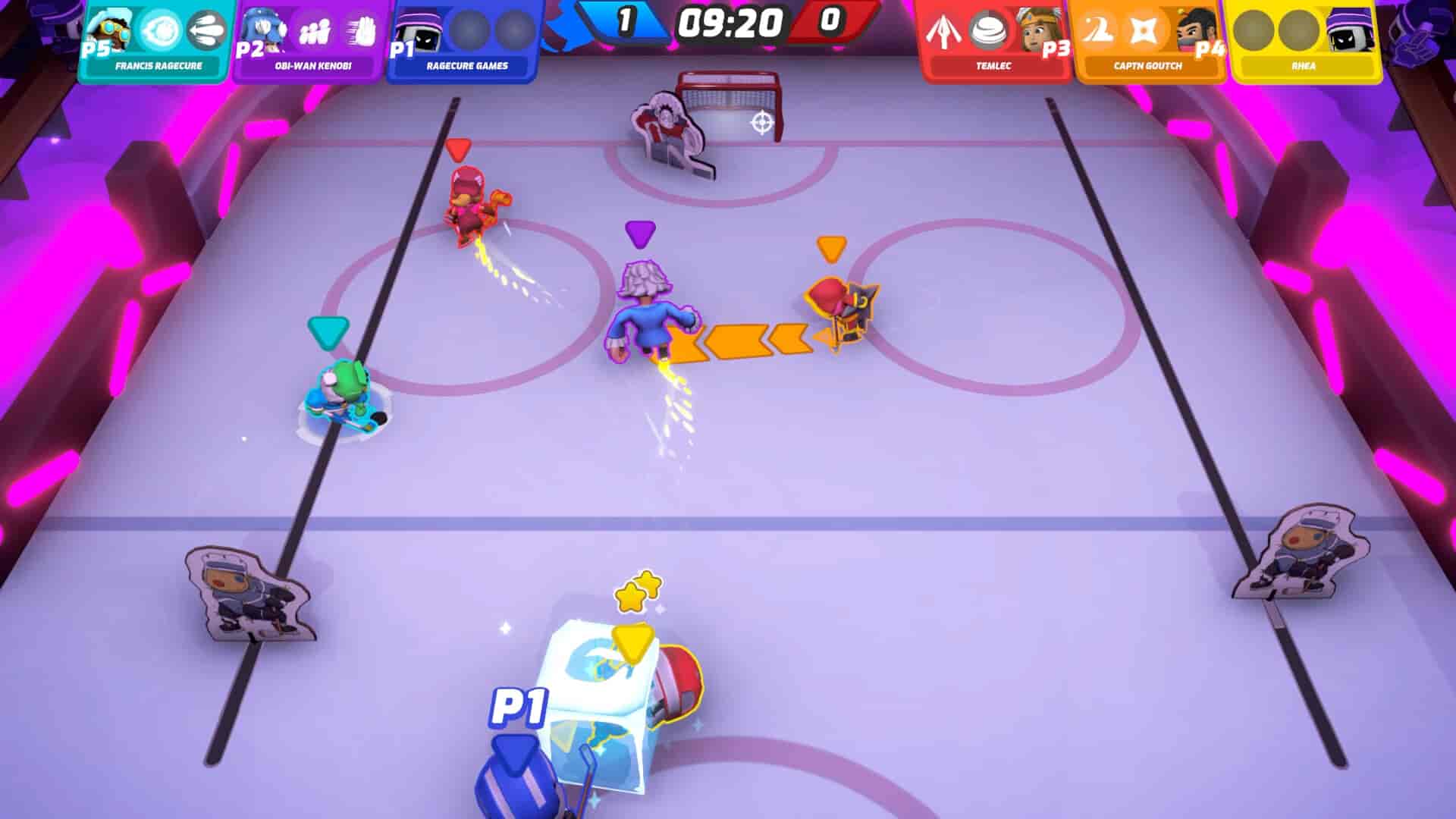The width and height of the screenshot is (1456, 819).
Task: Click Temlec's puck stack ability icon
Action: tap(987, 29)
